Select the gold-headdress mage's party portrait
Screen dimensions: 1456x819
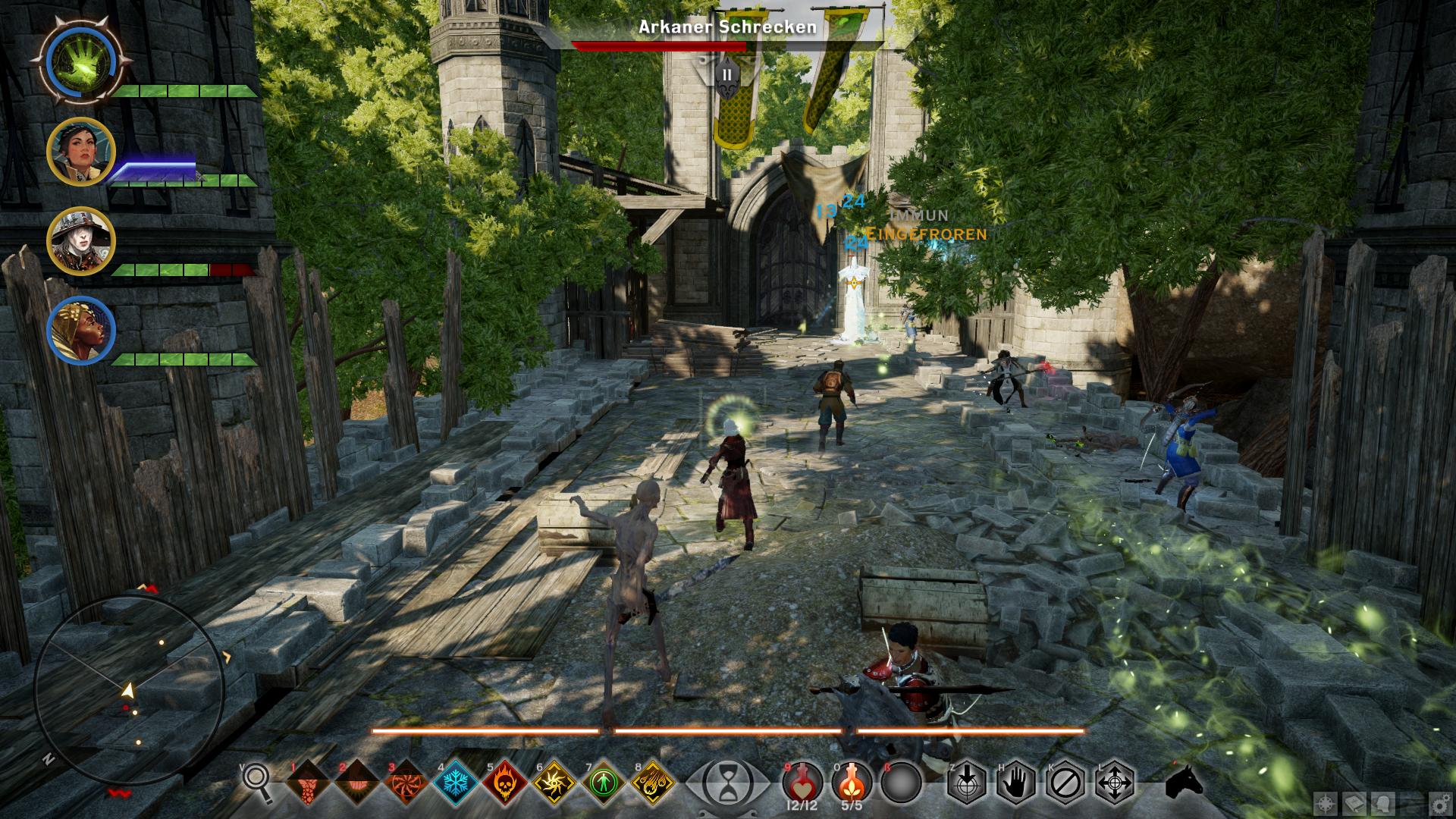pyautogui.click(x=80, y=331)
